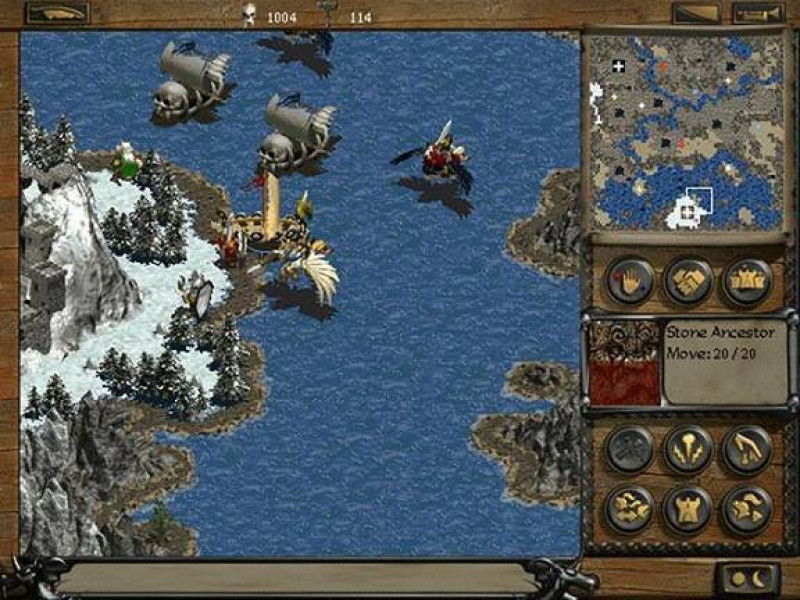Click the crown kingdom button

[x=747, y=281]
